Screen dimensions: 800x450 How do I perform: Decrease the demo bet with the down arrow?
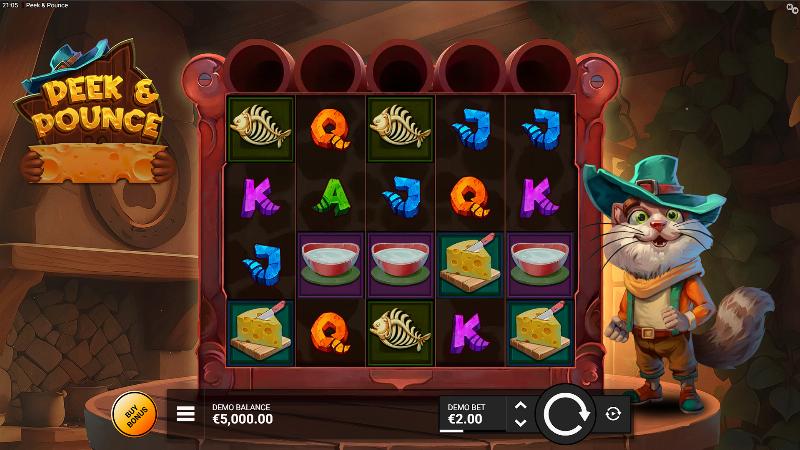tap(519, 423)
